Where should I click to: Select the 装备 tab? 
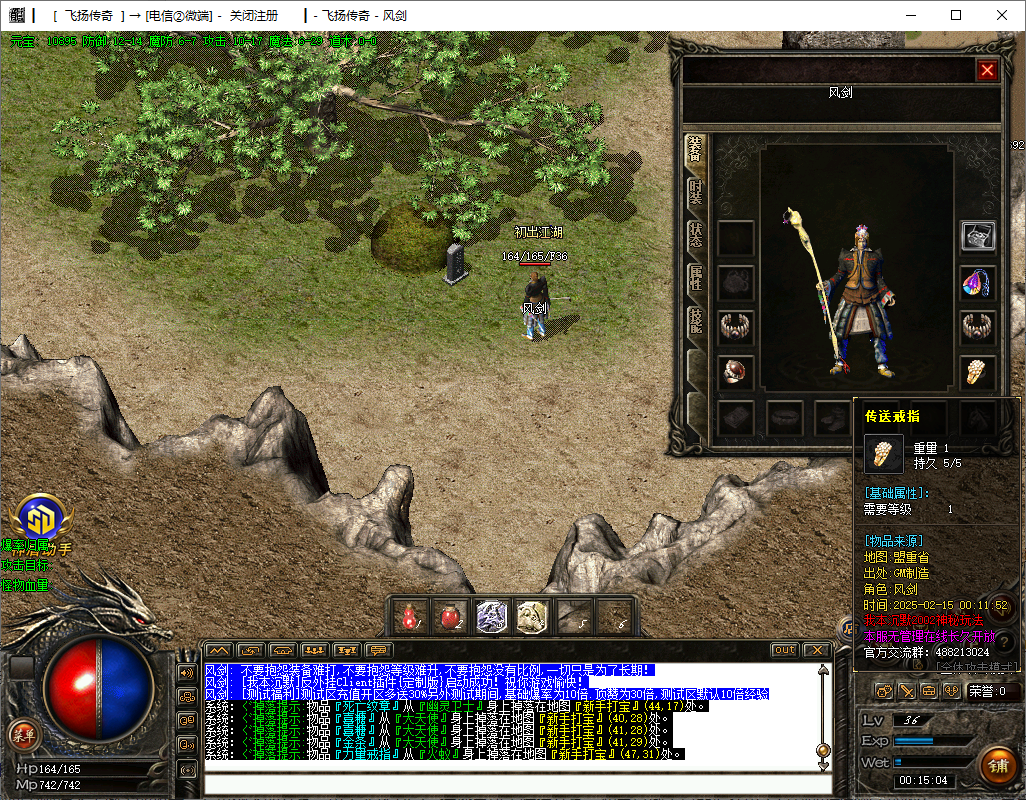point(695,150)
